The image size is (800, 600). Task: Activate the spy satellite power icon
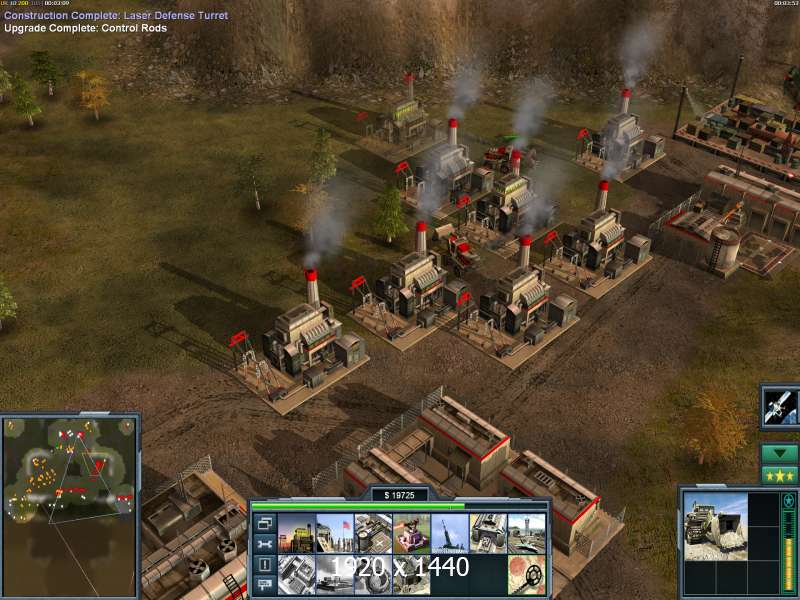[779, 405]
